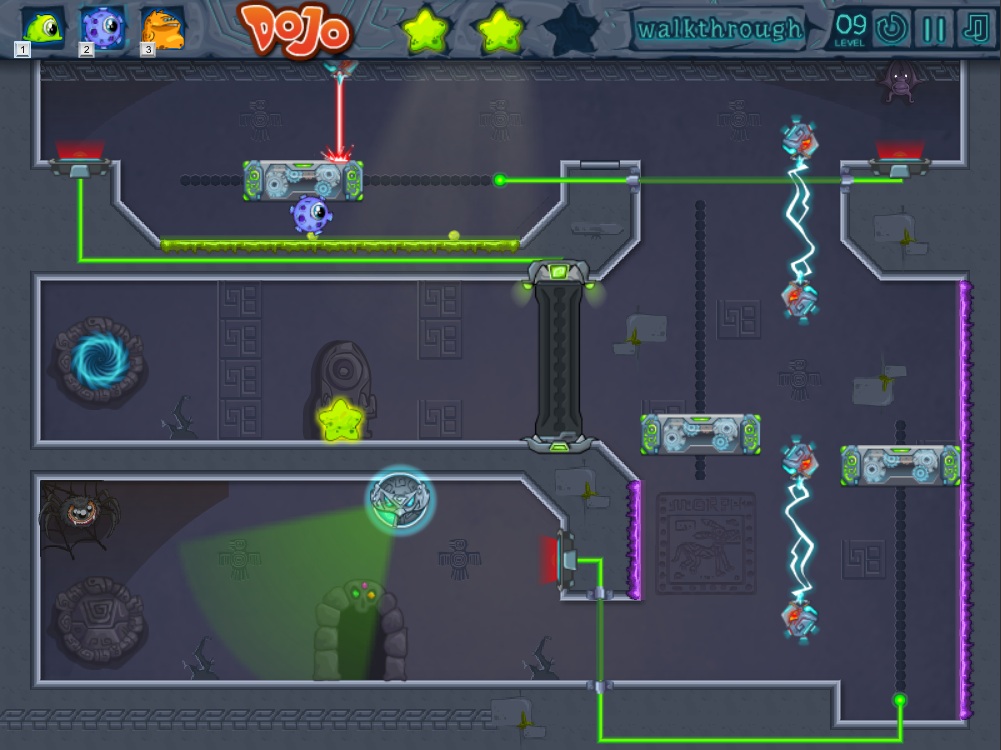1001x750 pixels.
Task: Choose the orange alien character
Action: 163,27
